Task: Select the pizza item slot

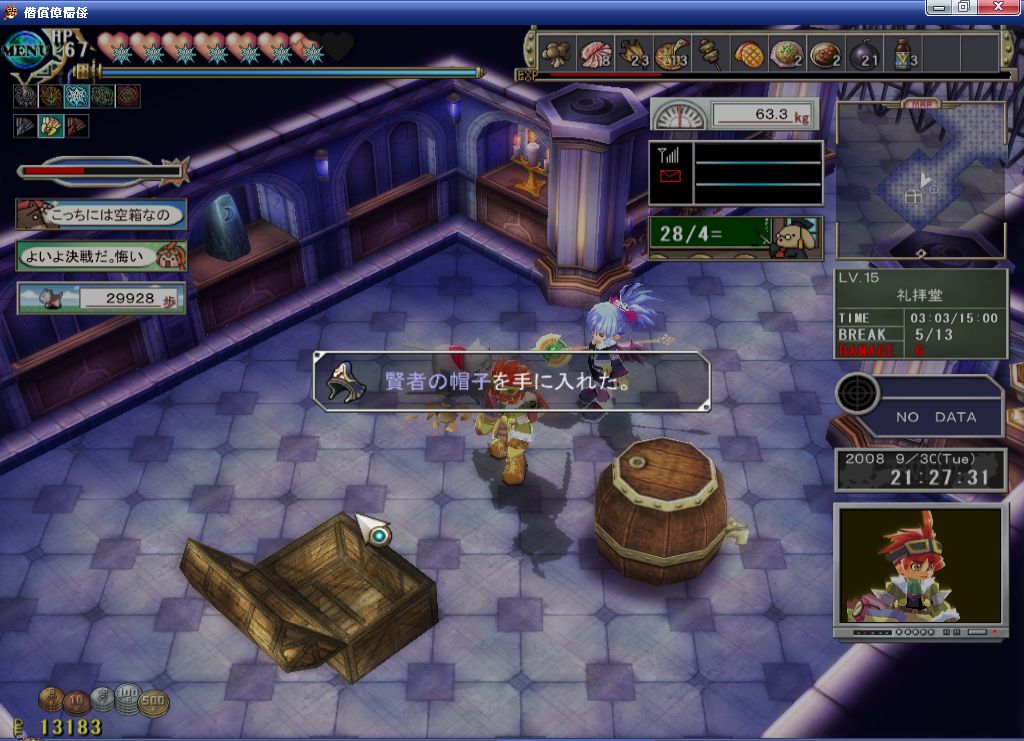Action: point(671,53)
